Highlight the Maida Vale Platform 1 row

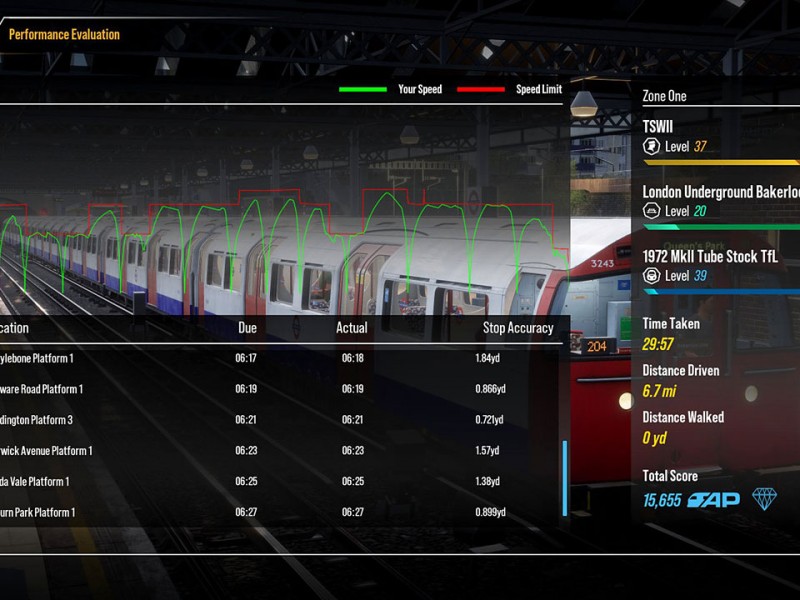click(280, 482)
